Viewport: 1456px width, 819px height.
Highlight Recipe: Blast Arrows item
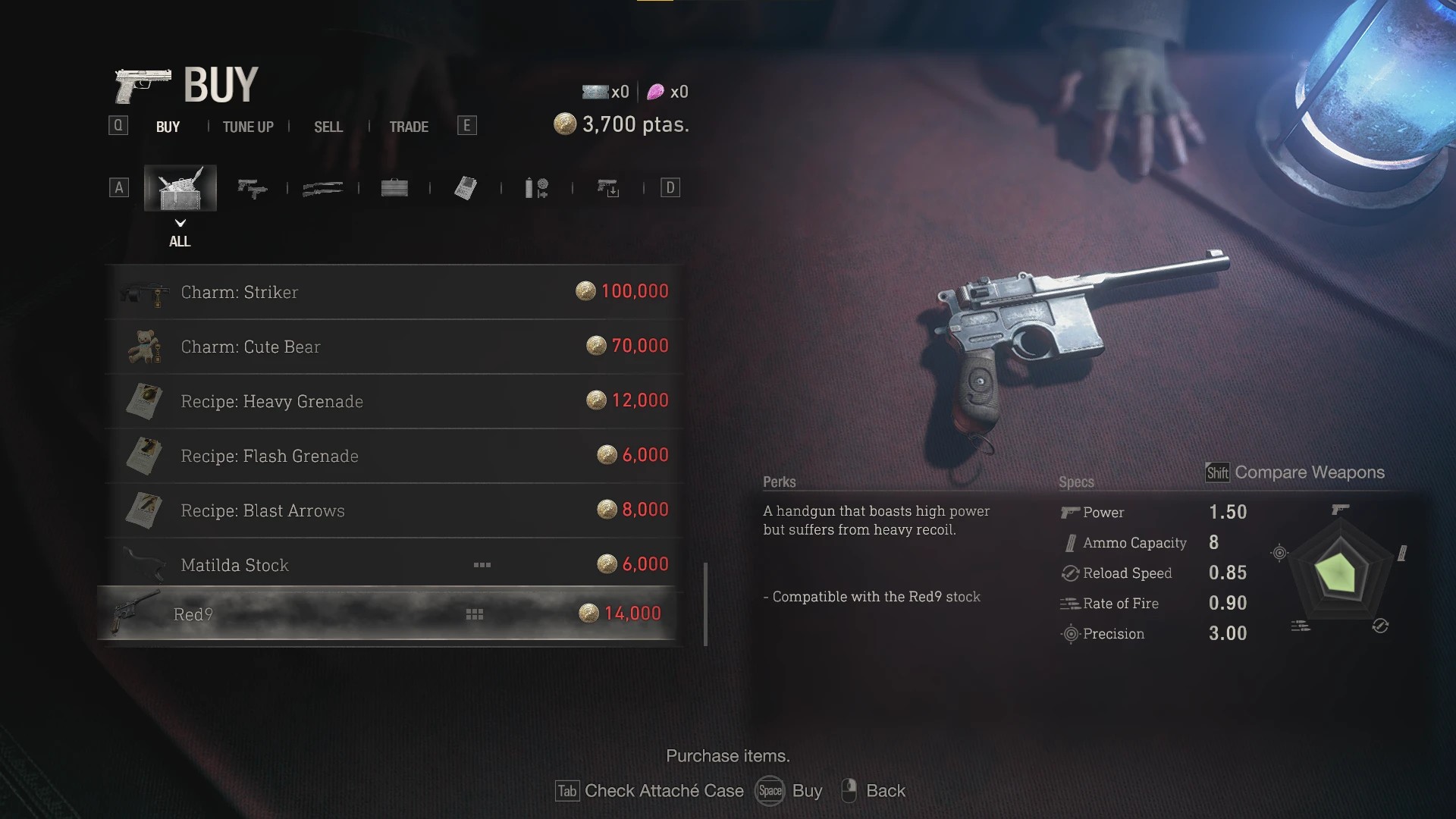394,510
